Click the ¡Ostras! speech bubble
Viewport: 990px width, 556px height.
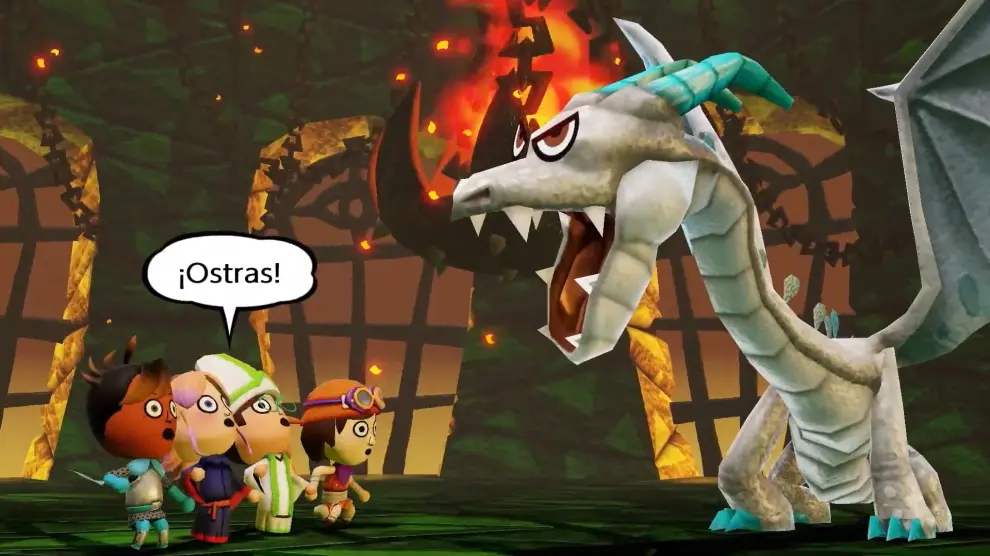(229, 272)
